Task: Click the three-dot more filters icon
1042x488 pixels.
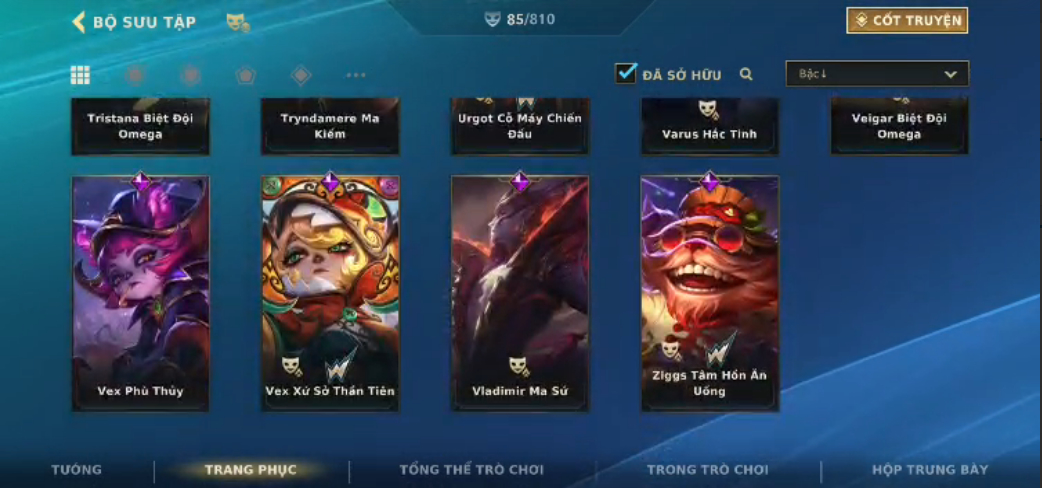Action: [x=356, y=75]
